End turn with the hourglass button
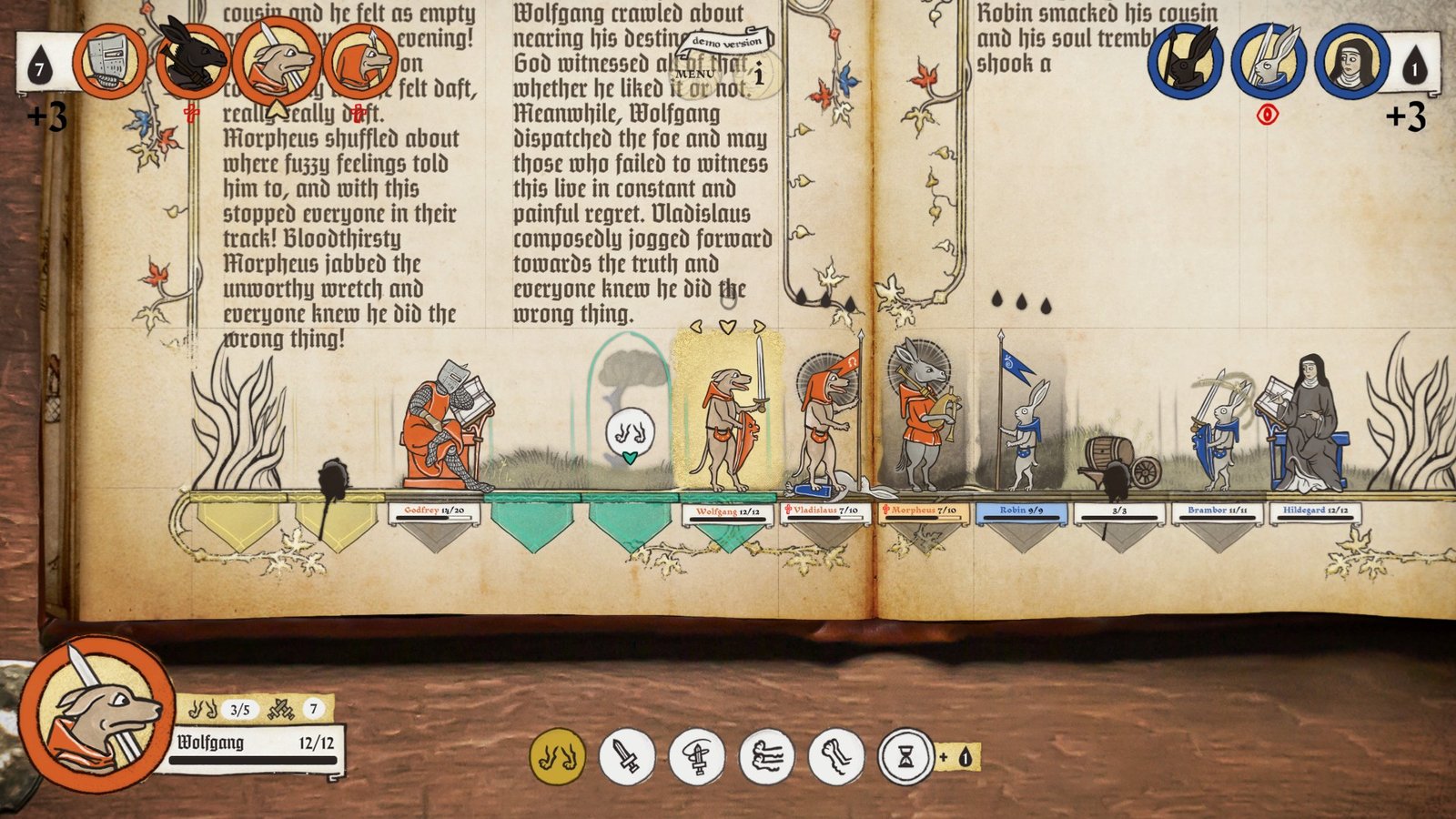Viewport: 1456px width, 819px height. pos(905,756)
